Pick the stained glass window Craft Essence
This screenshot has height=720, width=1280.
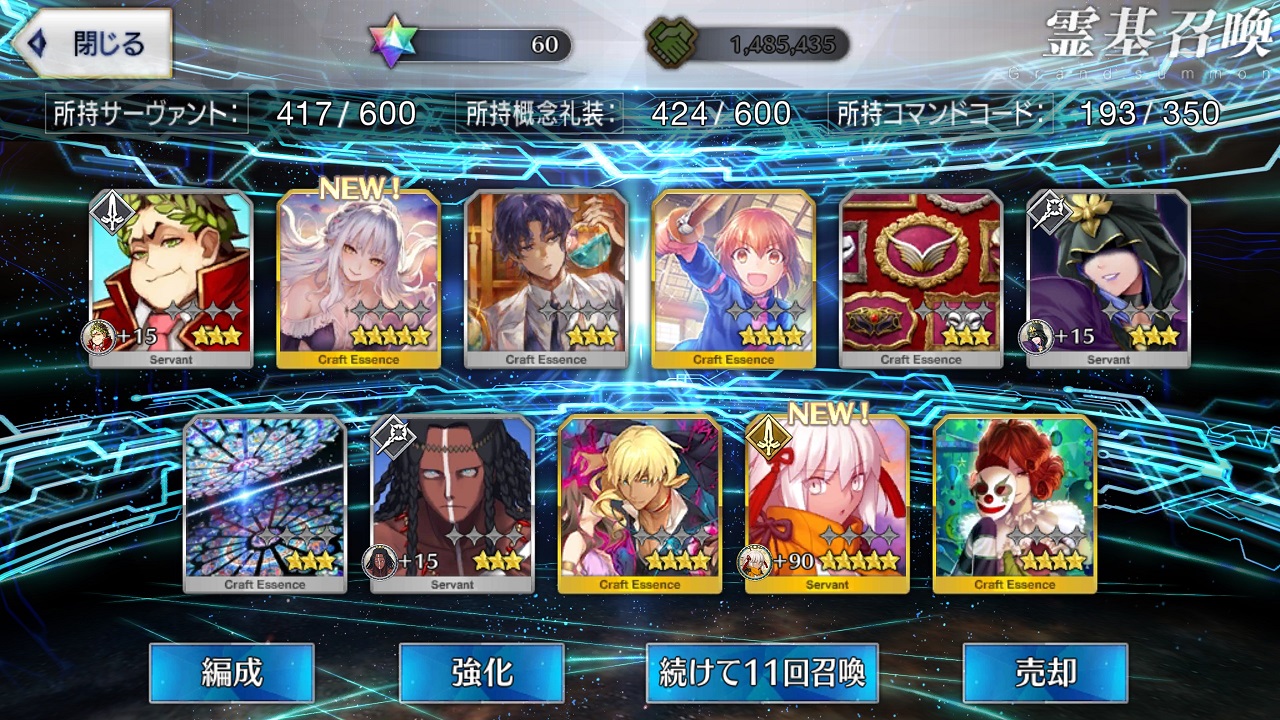[265, 503]
